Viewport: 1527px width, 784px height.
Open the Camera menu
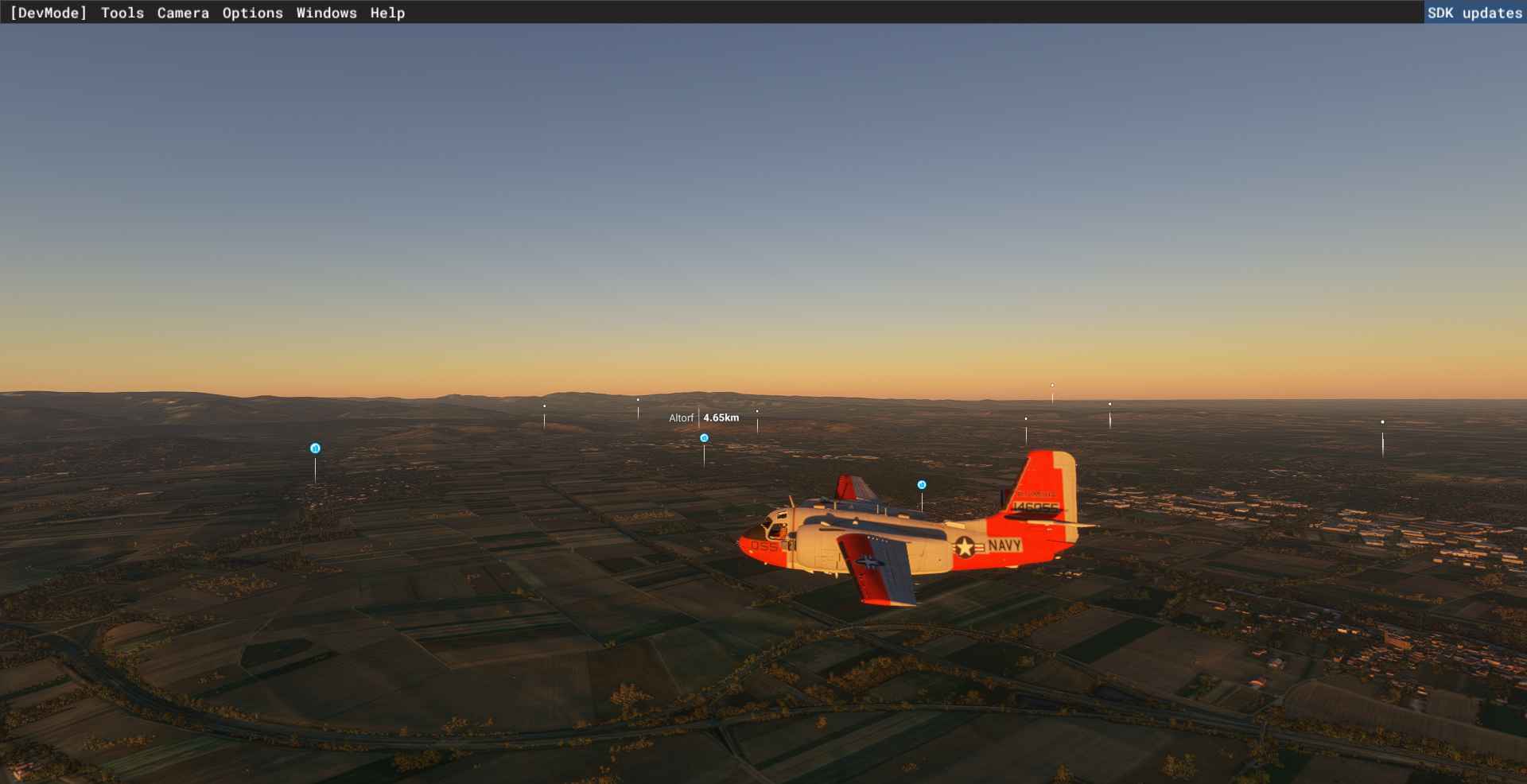(x=183, y=13)
